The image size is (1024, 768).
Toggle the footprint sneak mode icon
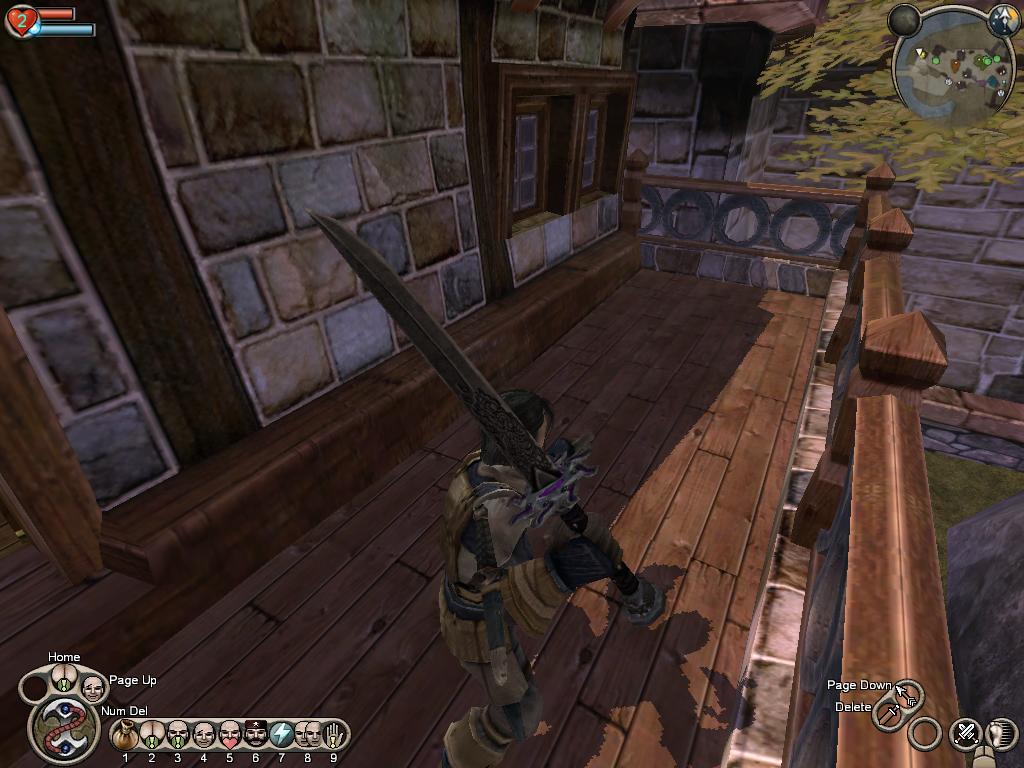[x=1003, y=733]
